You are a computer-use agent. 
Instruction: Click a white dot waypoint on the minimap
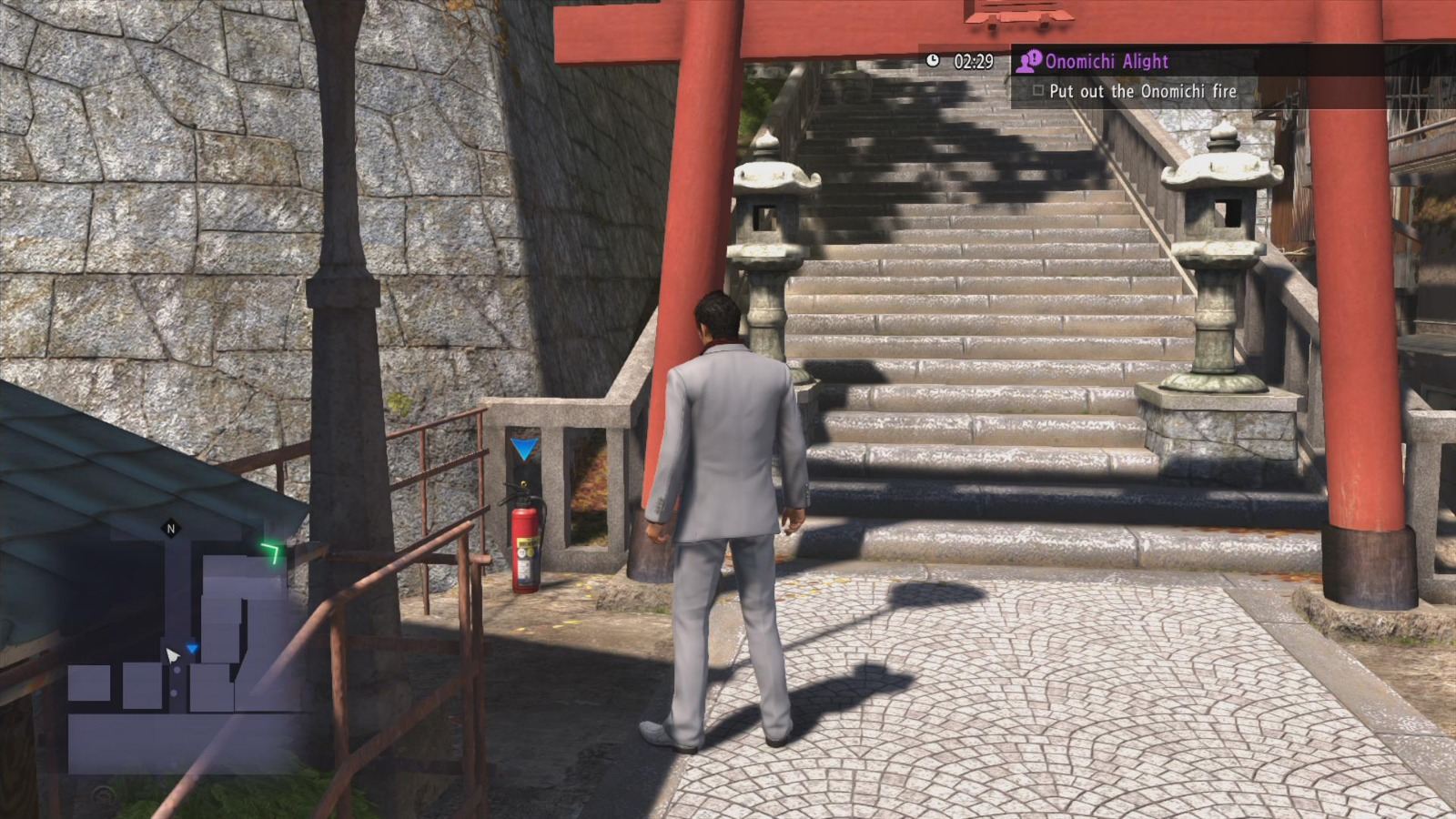177,670
